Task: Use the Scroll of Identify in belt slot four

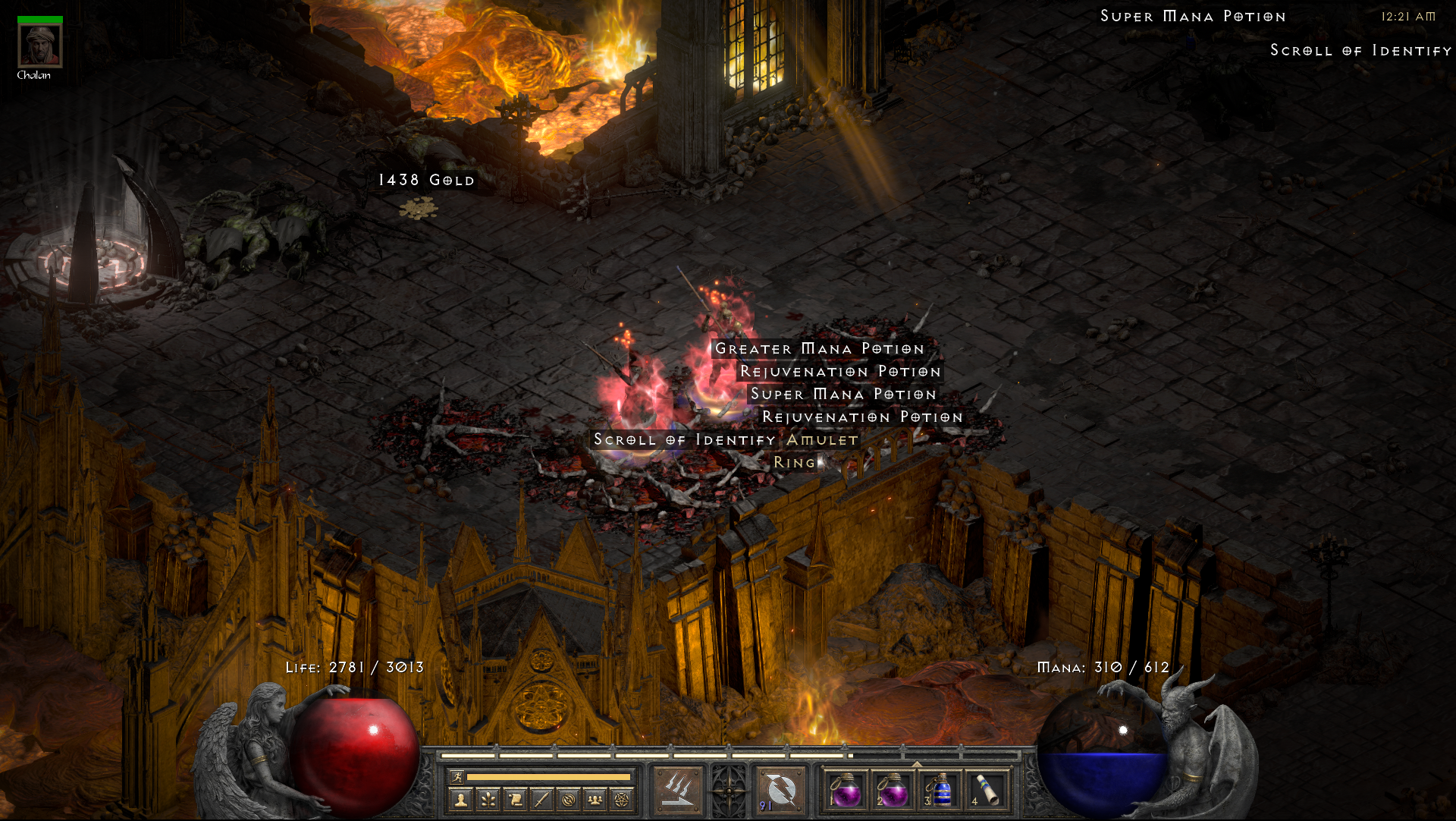Action: pyautogui.click(x=989, y=791)
